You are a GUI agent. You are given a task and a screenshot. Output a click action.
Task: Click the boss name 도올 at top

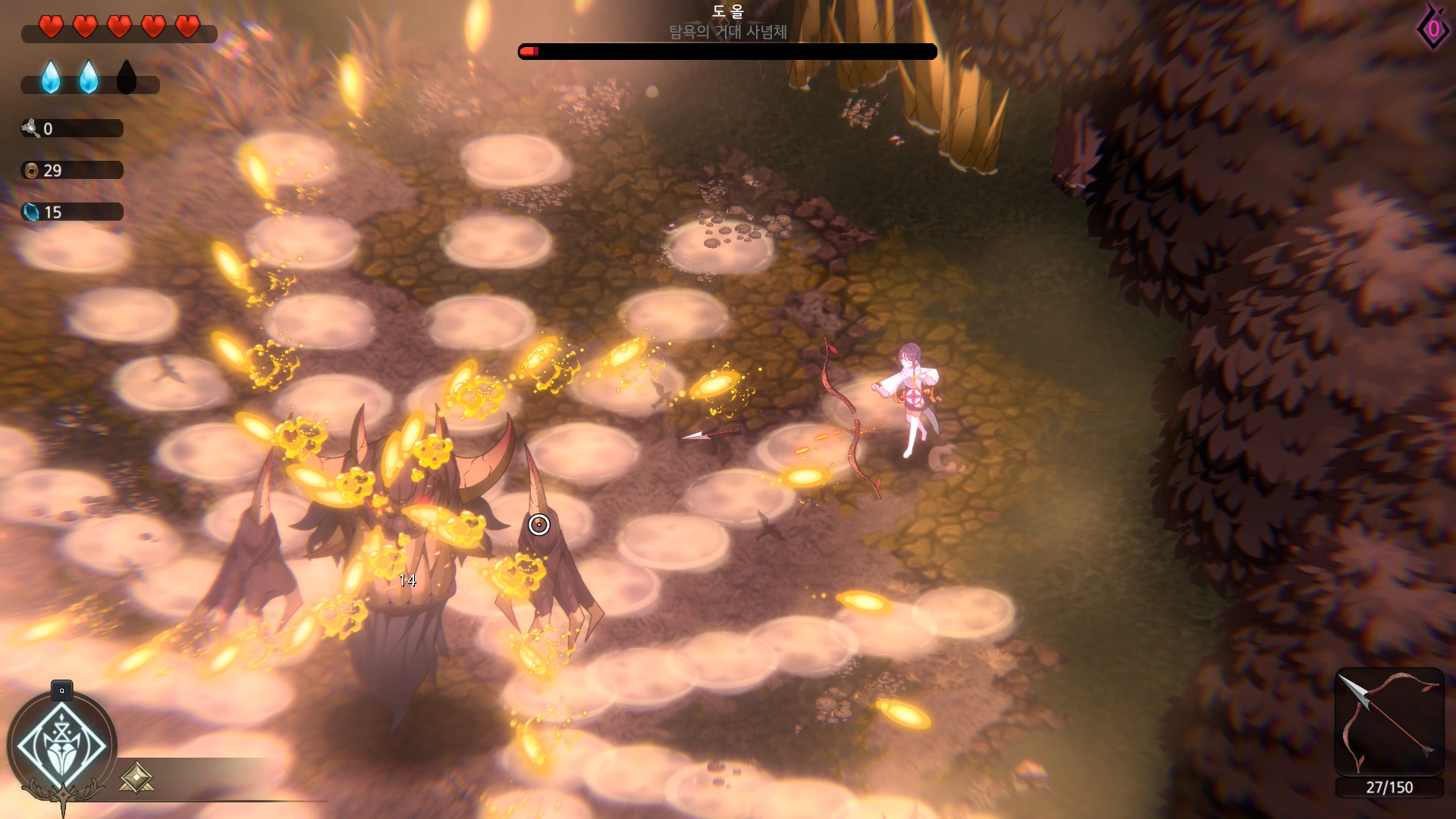726,11
